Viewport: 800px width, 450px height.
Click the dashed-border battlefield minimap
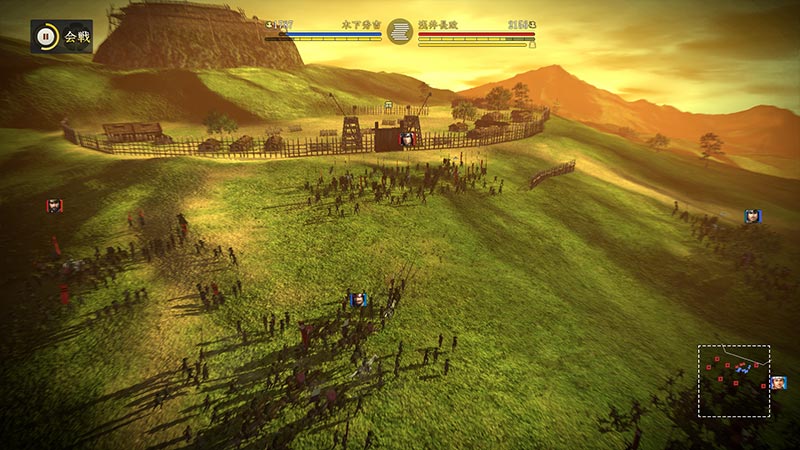tap(734, 381)
